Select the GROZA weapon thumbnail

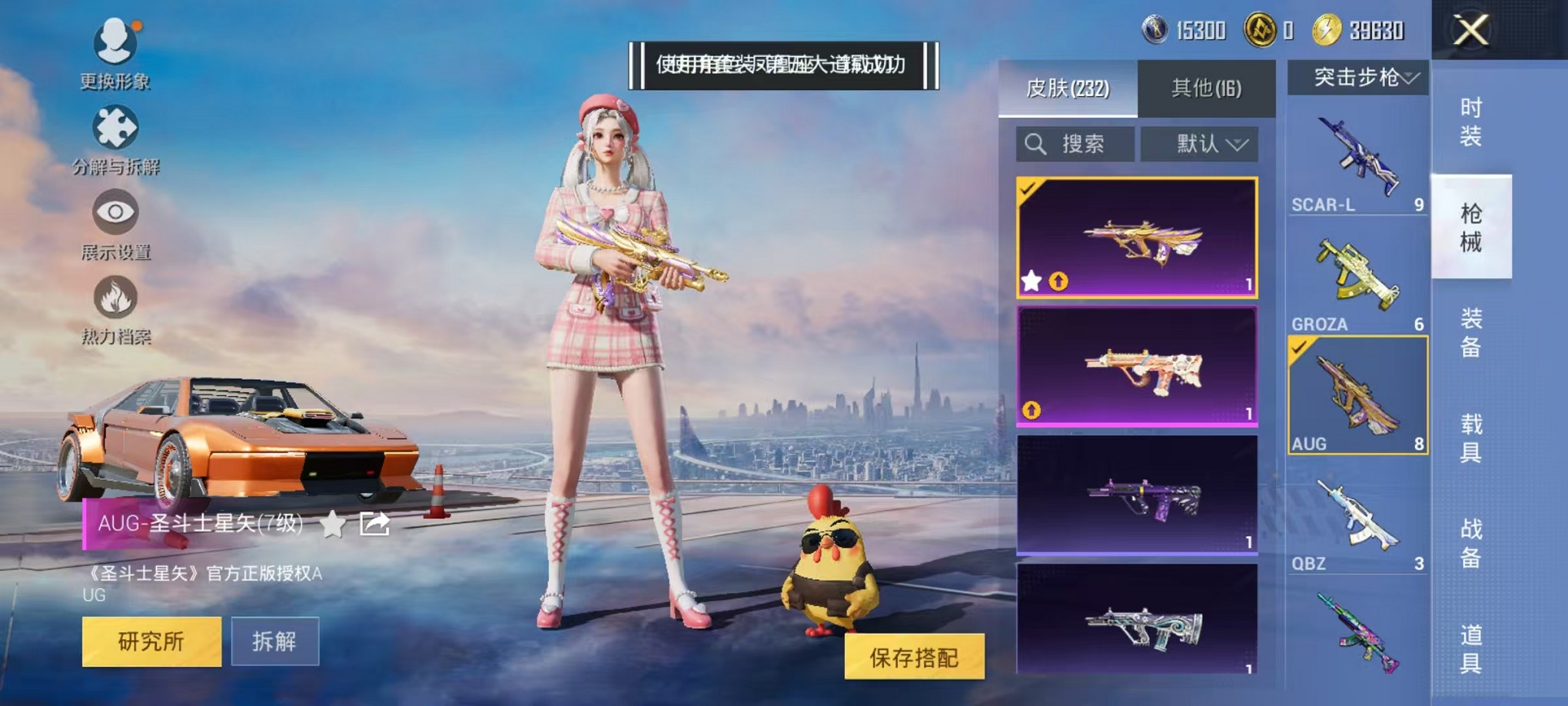tap(1357, 273)
